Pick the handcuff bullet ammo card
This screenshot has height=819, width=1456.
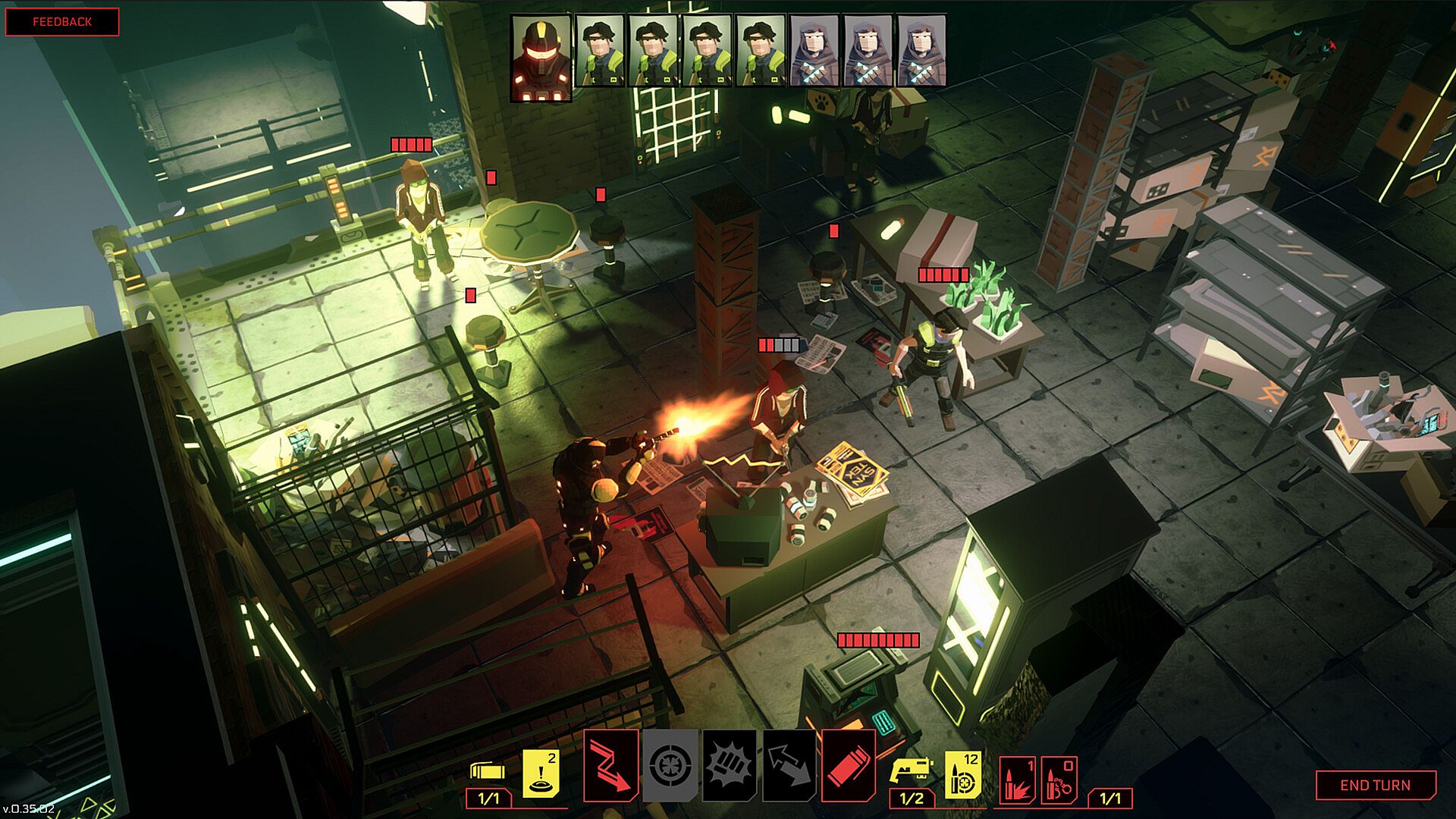[x=1059, y=778]
